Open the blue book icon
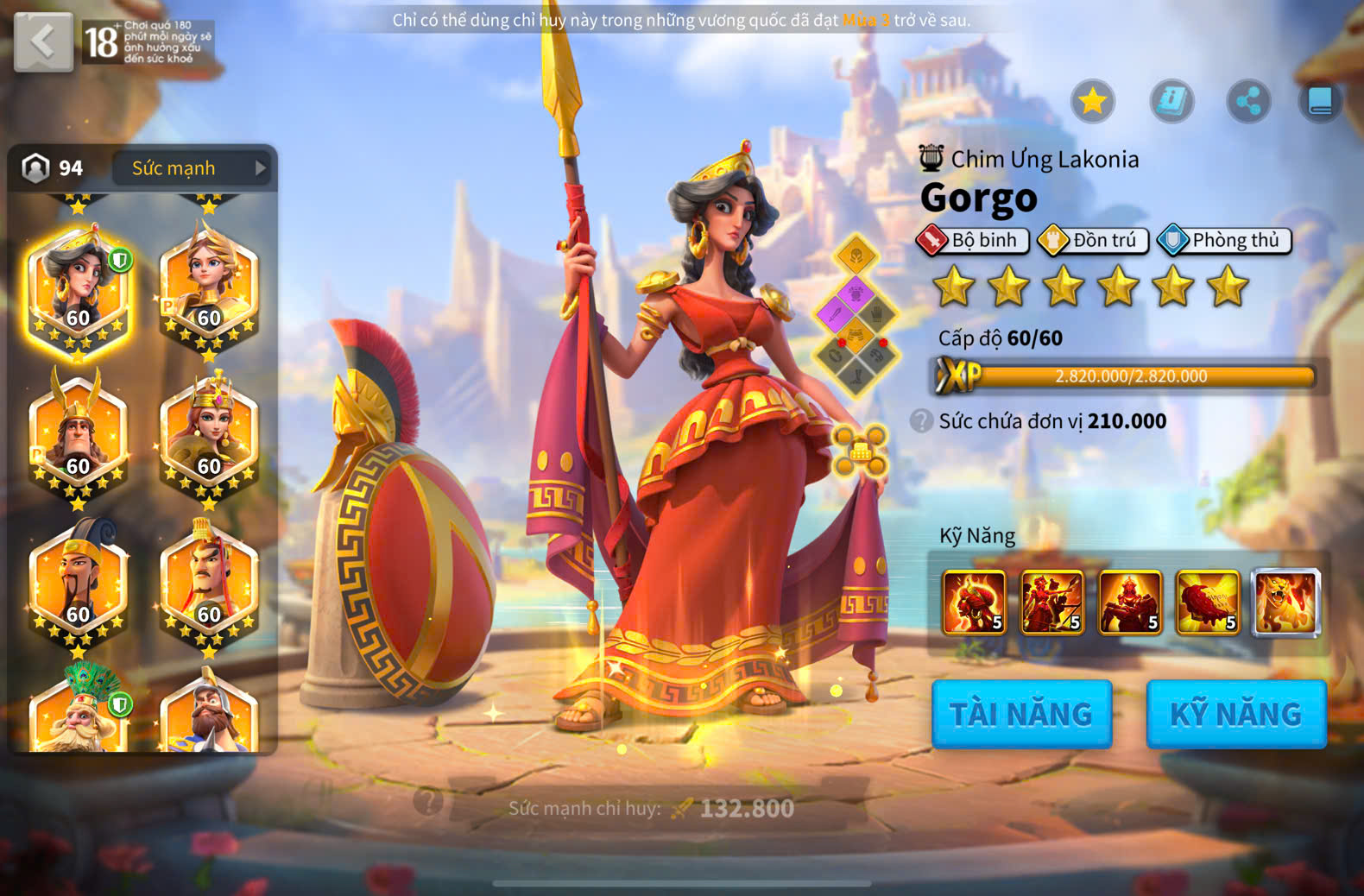Viewport: 1364px width, 896px height. (1320, 102)
